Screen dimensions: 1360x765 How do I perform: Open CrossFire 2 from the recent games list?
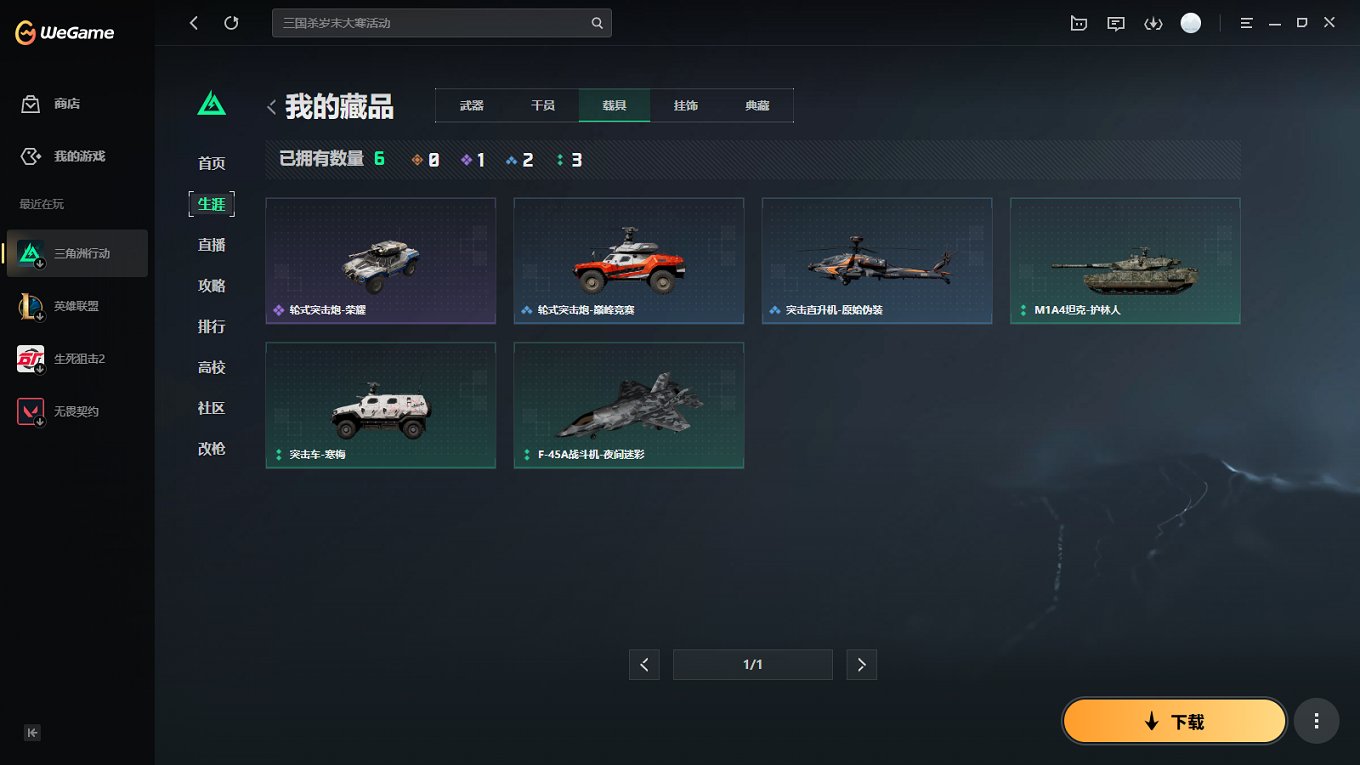30,358
